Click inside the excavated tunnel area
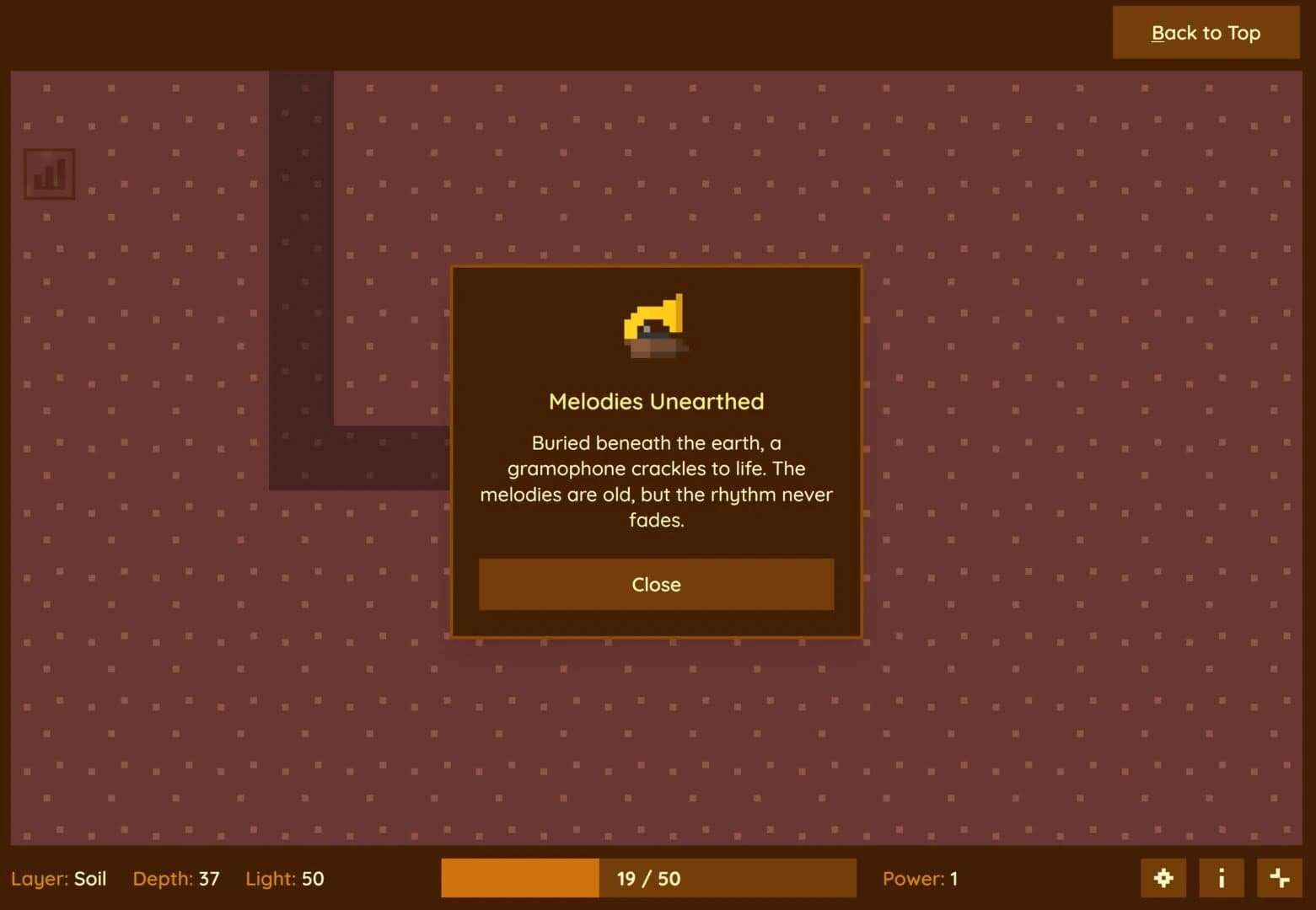 pos(302,253)
